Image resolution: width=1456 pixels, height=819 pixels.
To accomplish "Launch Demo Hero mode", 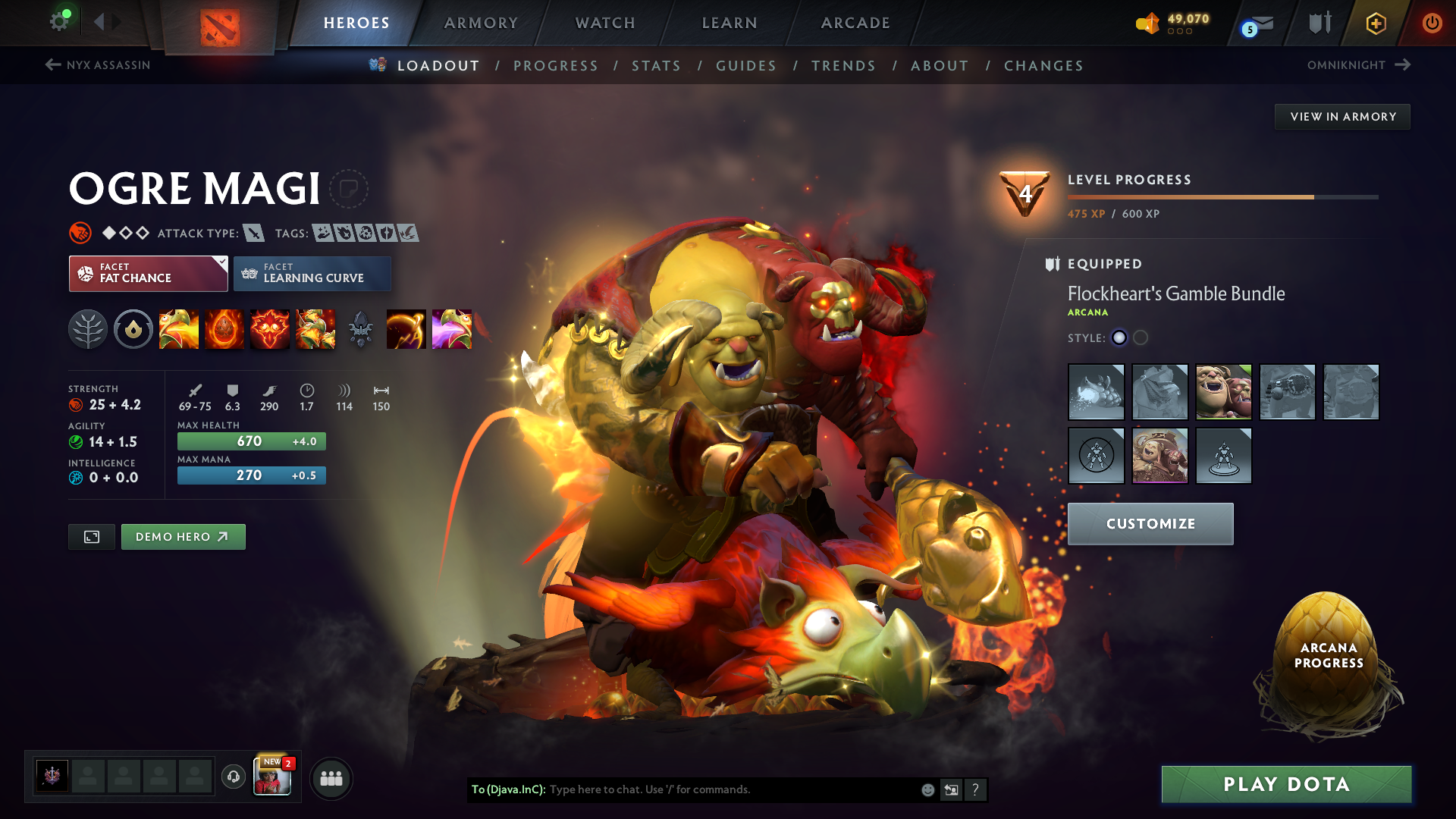I will tap(183, 537).
